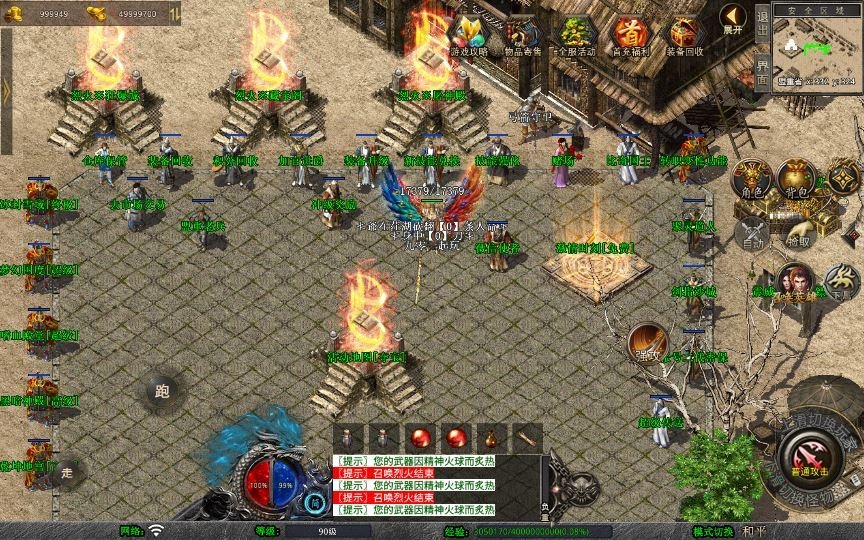Click the 展开 expand arrow
Viewport: 864px width, 540px height.
point(733,18)
